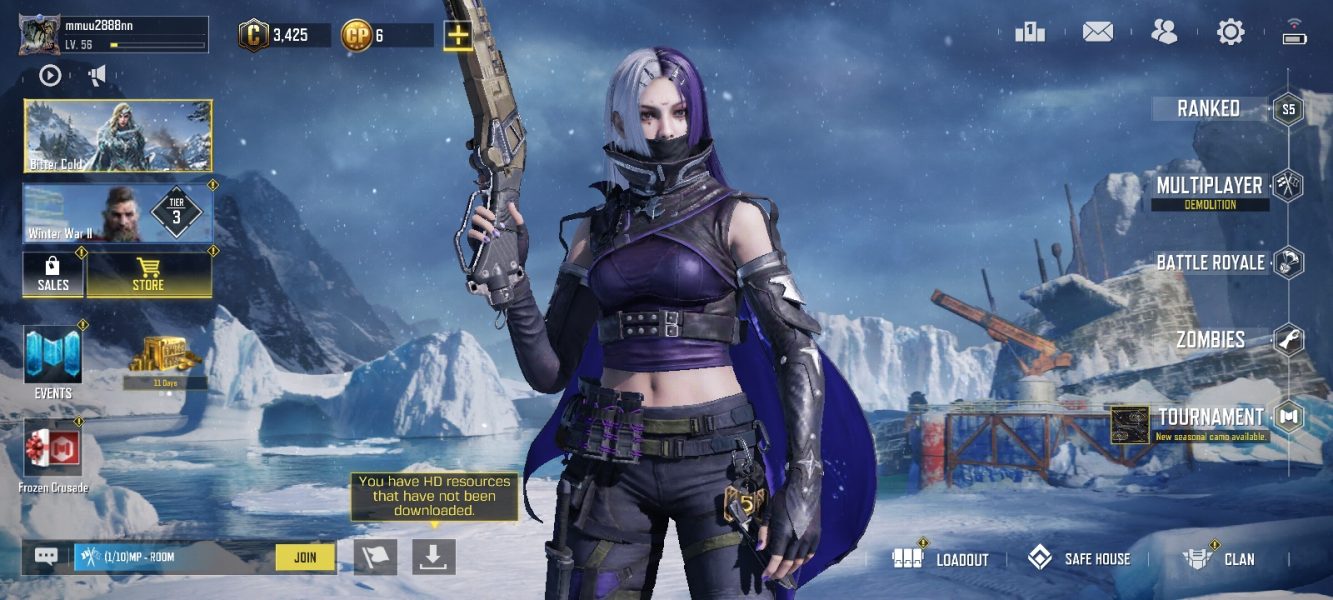Viewport: 1333px width, 600px height.
Task: Open the settings gear
Action: click(1230, 32)
